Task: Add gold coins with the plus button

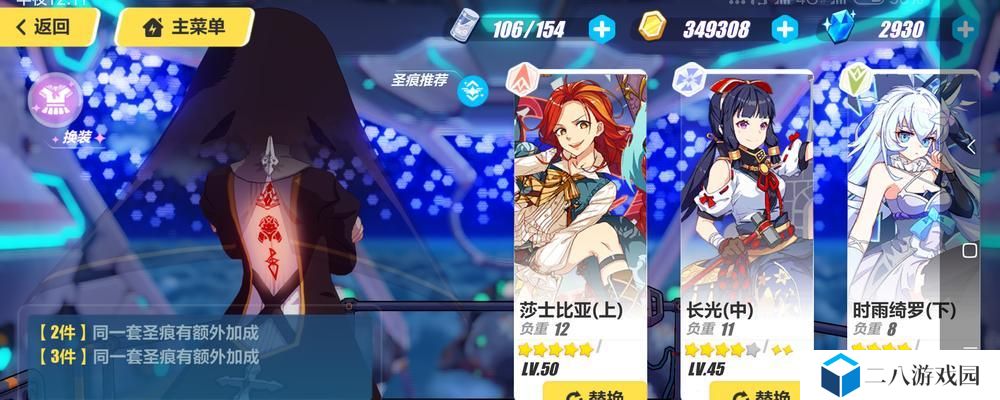Action: point(785,29)
